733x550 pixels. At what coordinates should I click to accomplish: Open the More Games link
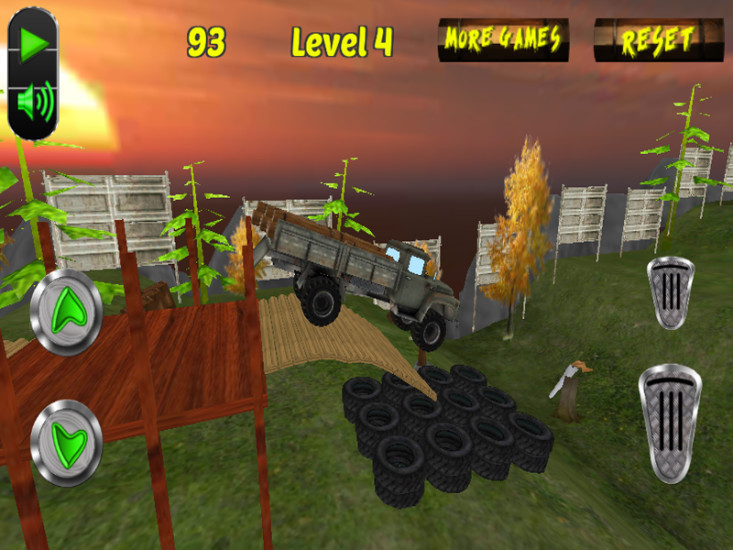503,40
